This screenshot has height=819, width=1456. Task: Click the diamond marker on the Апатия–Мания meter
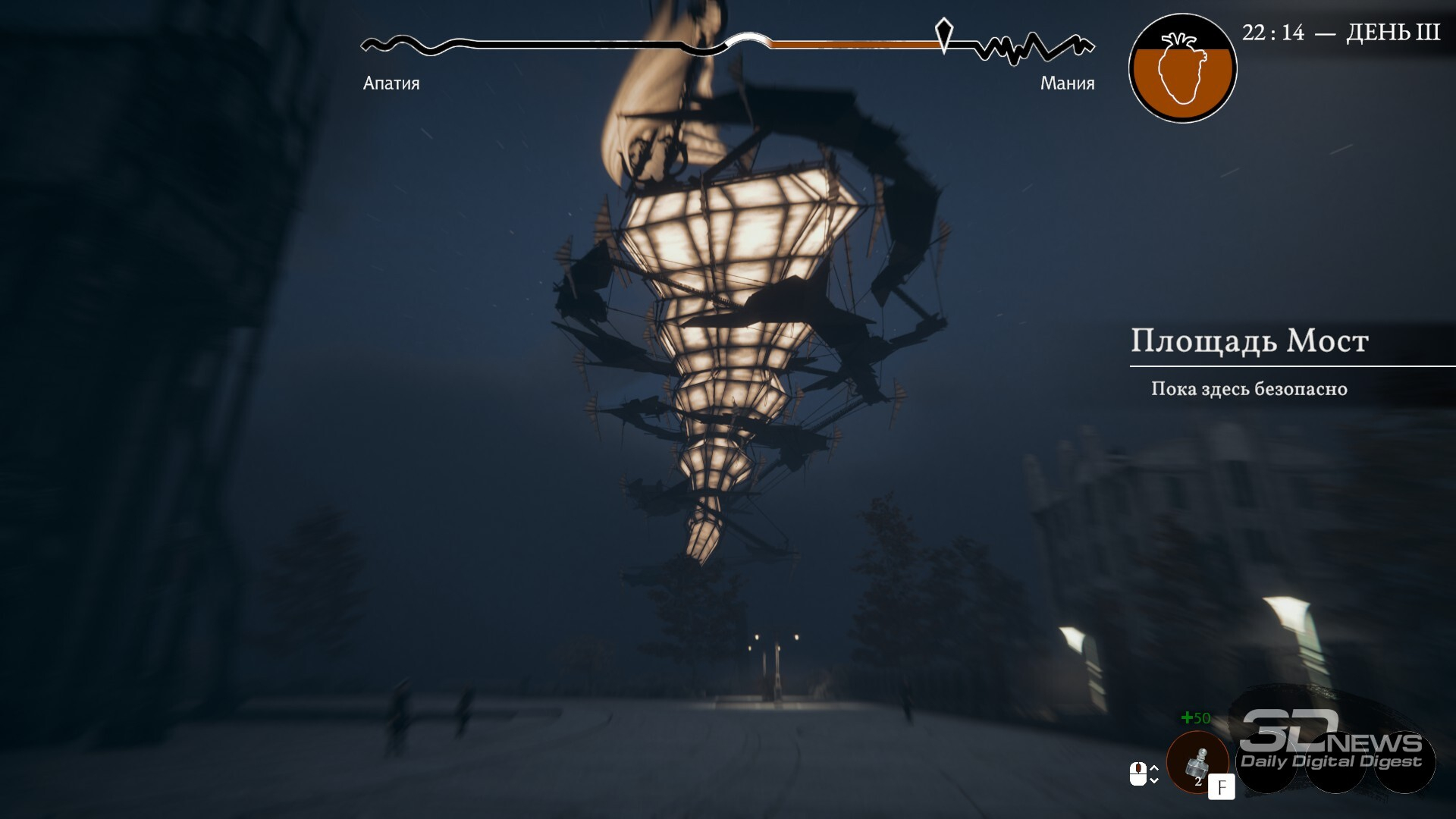click(943, 34)
